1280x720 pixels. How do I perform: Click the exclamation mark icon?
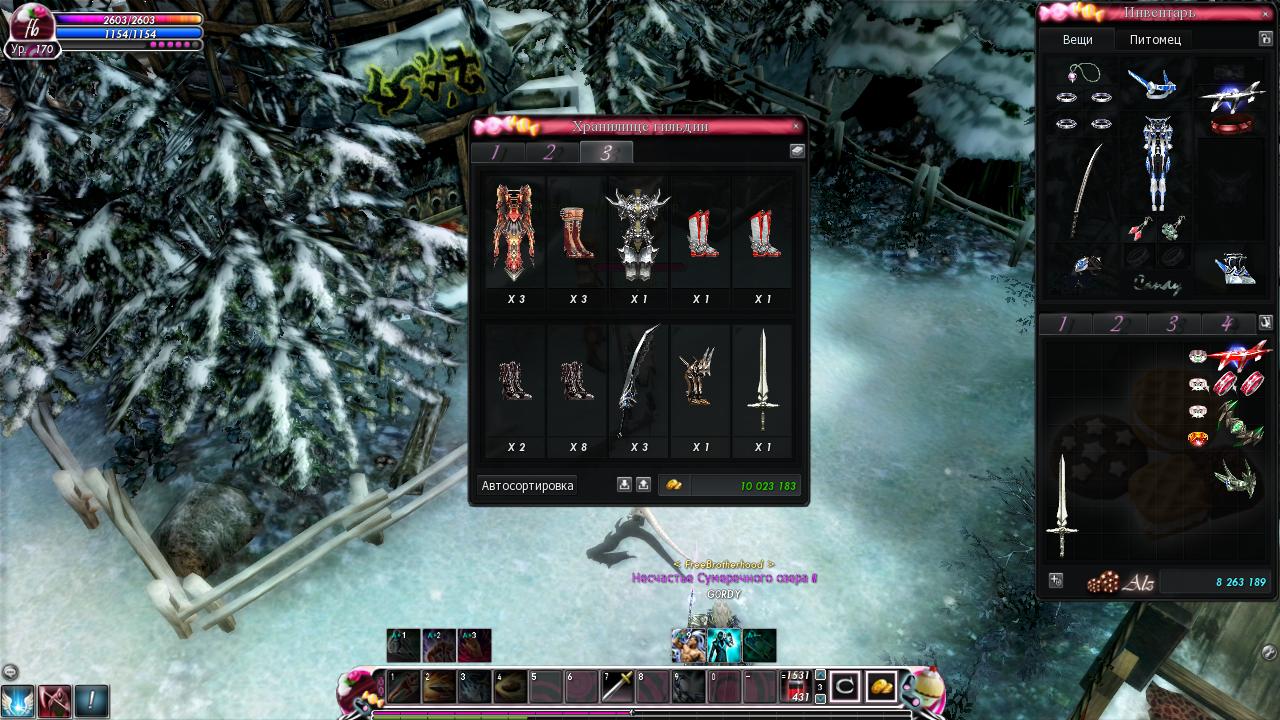[91, 700]
